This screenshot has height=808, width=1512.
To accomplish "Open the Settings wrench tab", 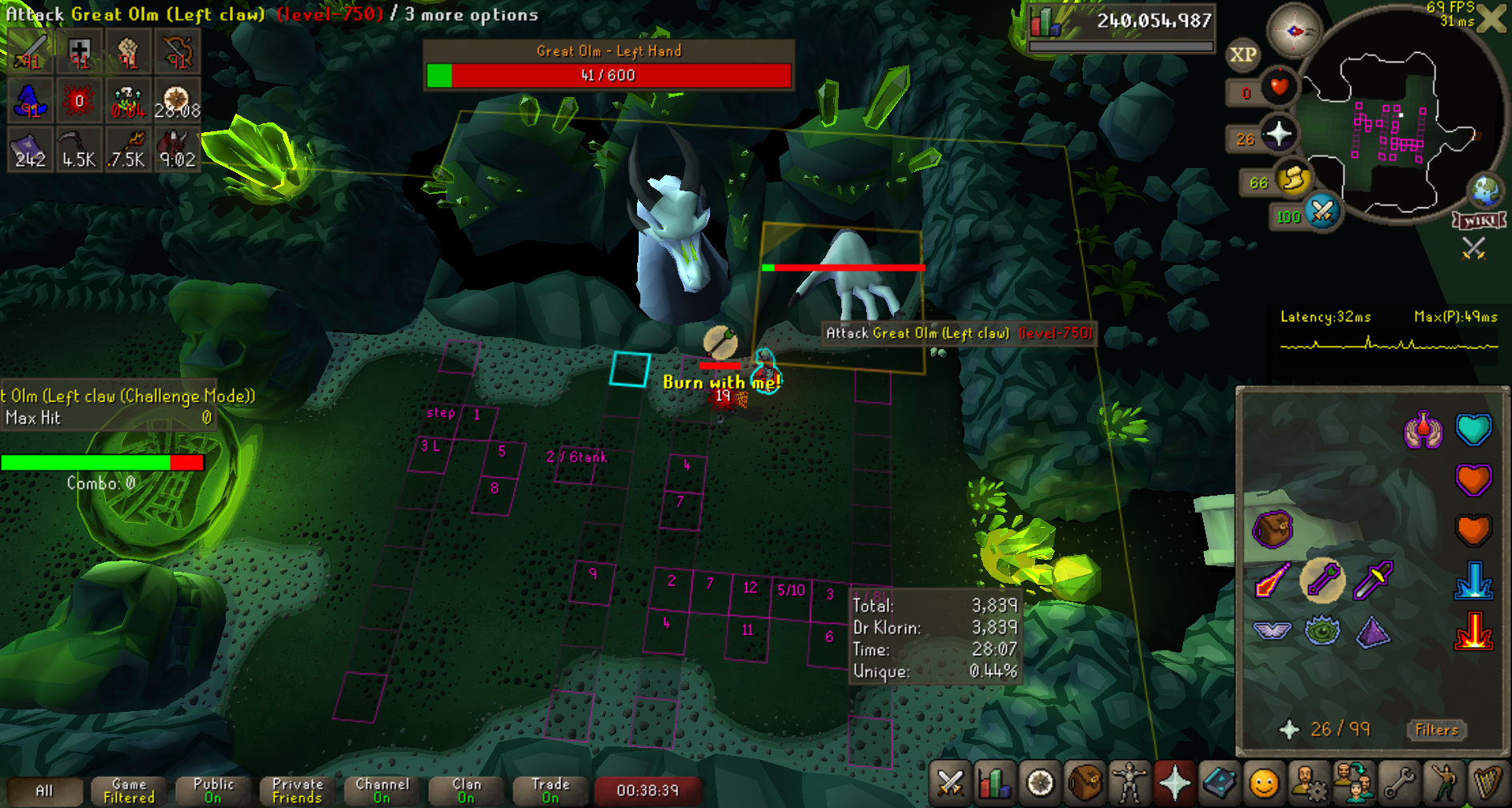I will click(1399, 782).
